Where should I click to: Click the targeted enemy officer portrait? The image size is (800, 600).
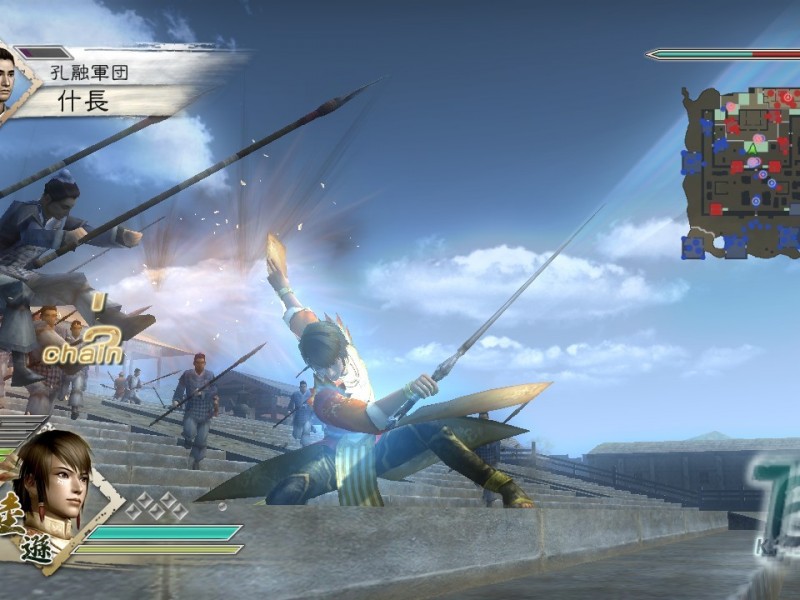[x=8, y=82]
